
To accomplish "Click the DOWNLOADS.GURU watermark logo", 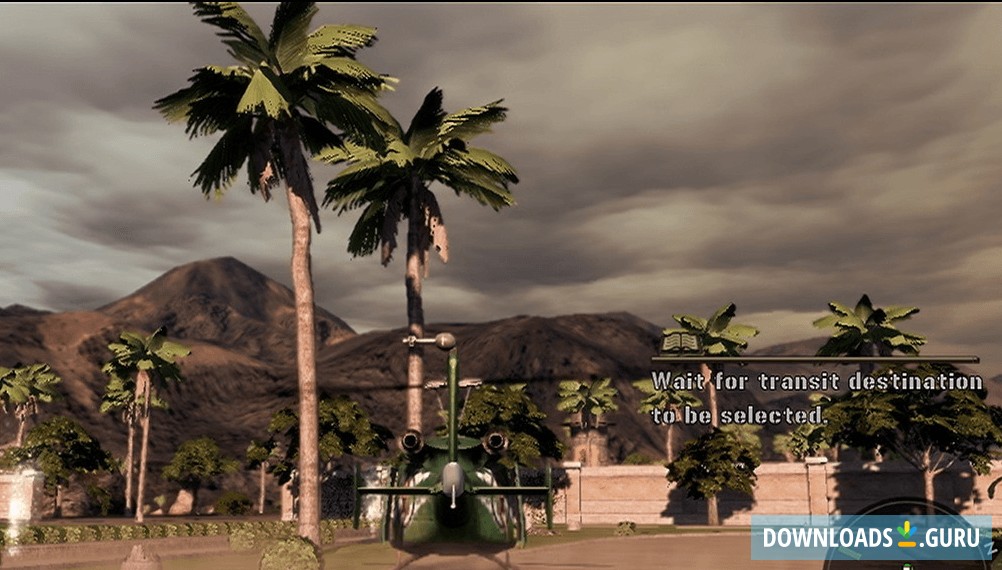I will pyautogui.click(x=871, y=537).
